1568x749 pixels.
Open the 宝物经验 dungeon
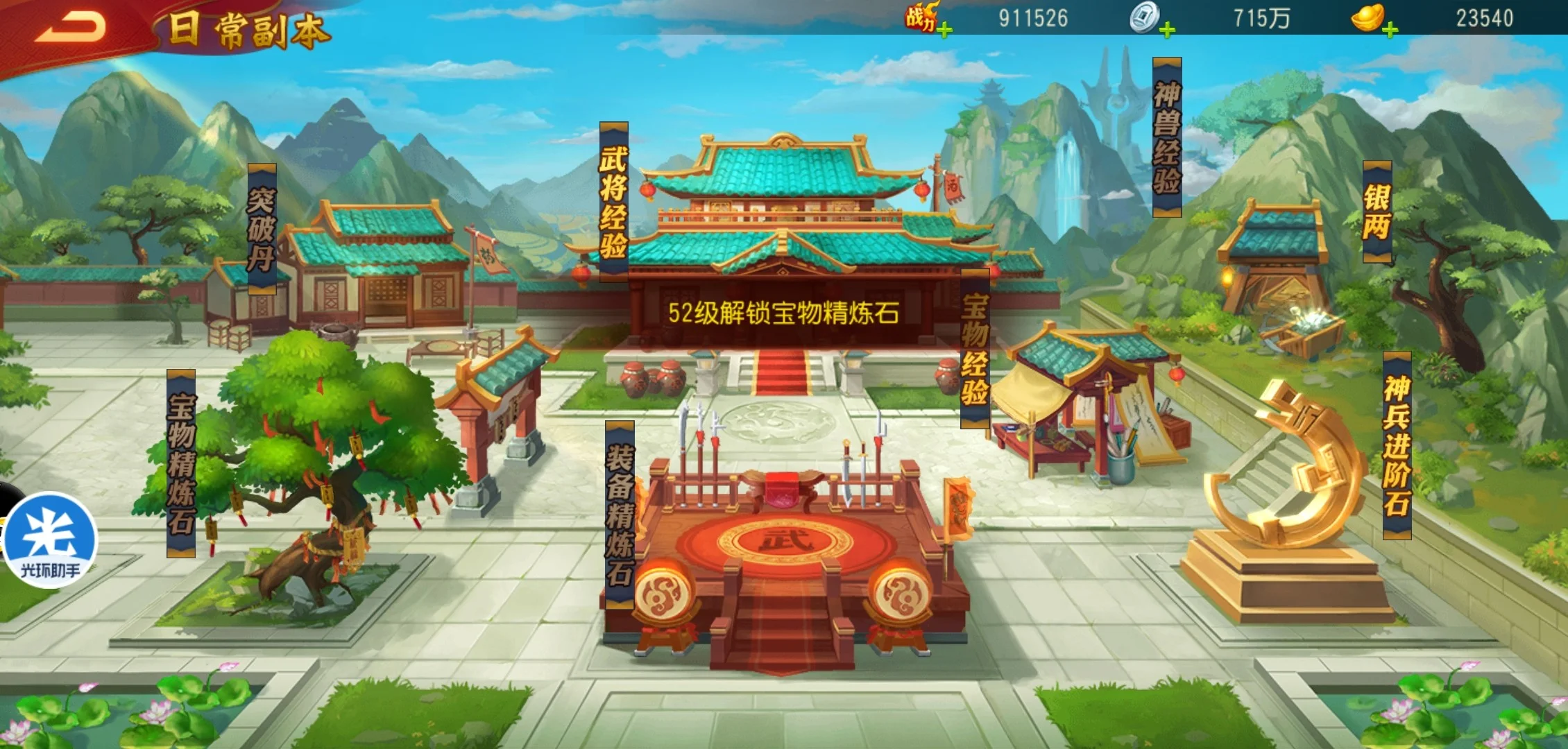point(975,349)
